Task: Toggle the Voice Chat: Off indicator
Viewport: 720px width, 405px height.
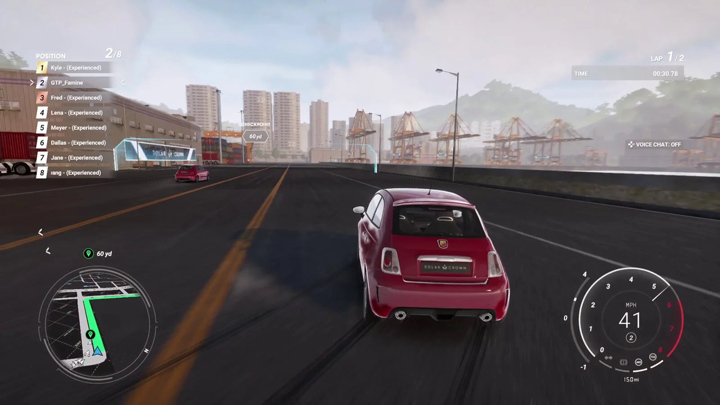Action: 655,144
